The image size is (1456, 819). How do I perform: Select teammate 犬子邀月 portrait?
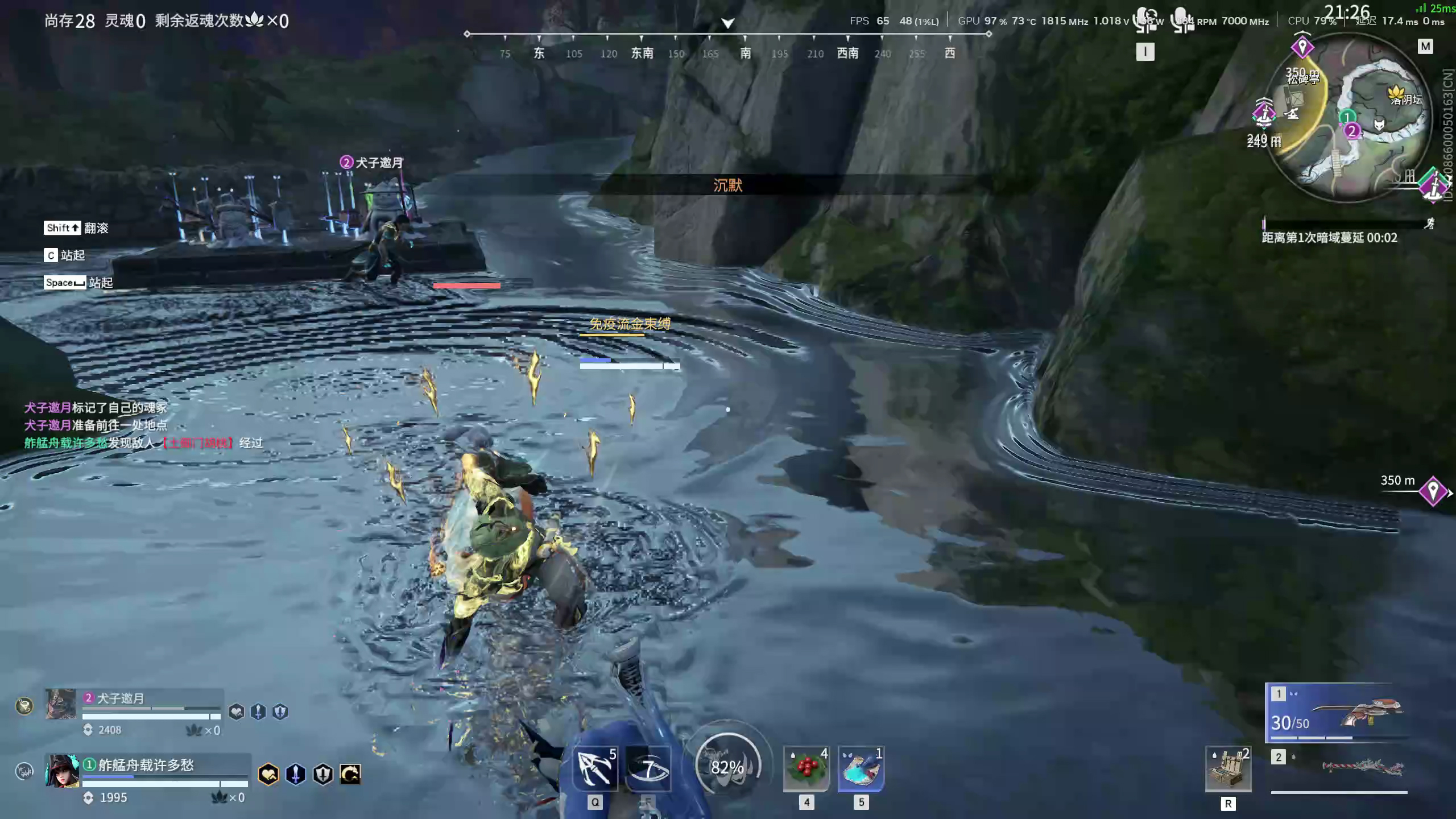point(61,704)
